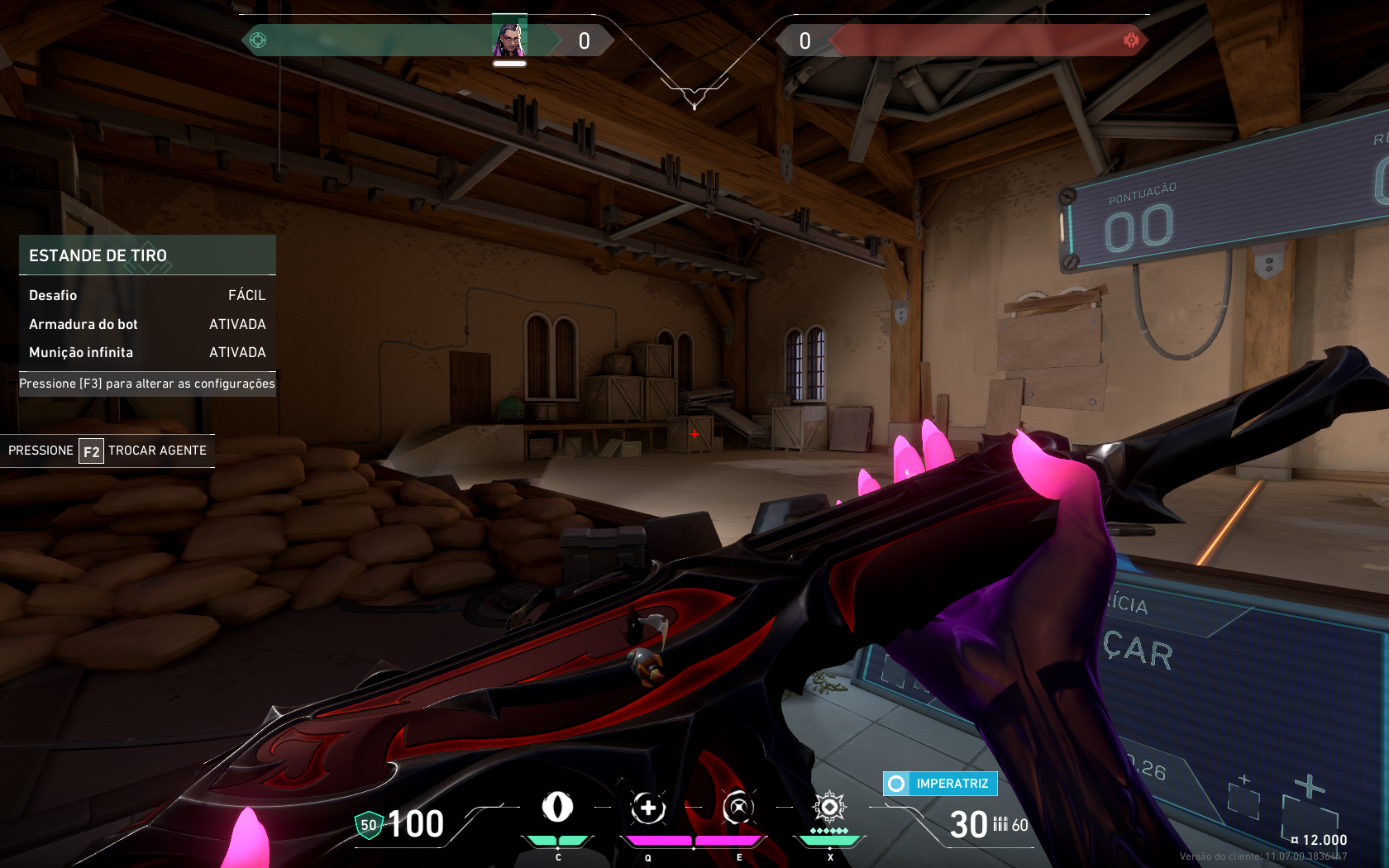Click the Imperatriz status badge
This screenshot has width=1389, height=868.
(941, 783)
